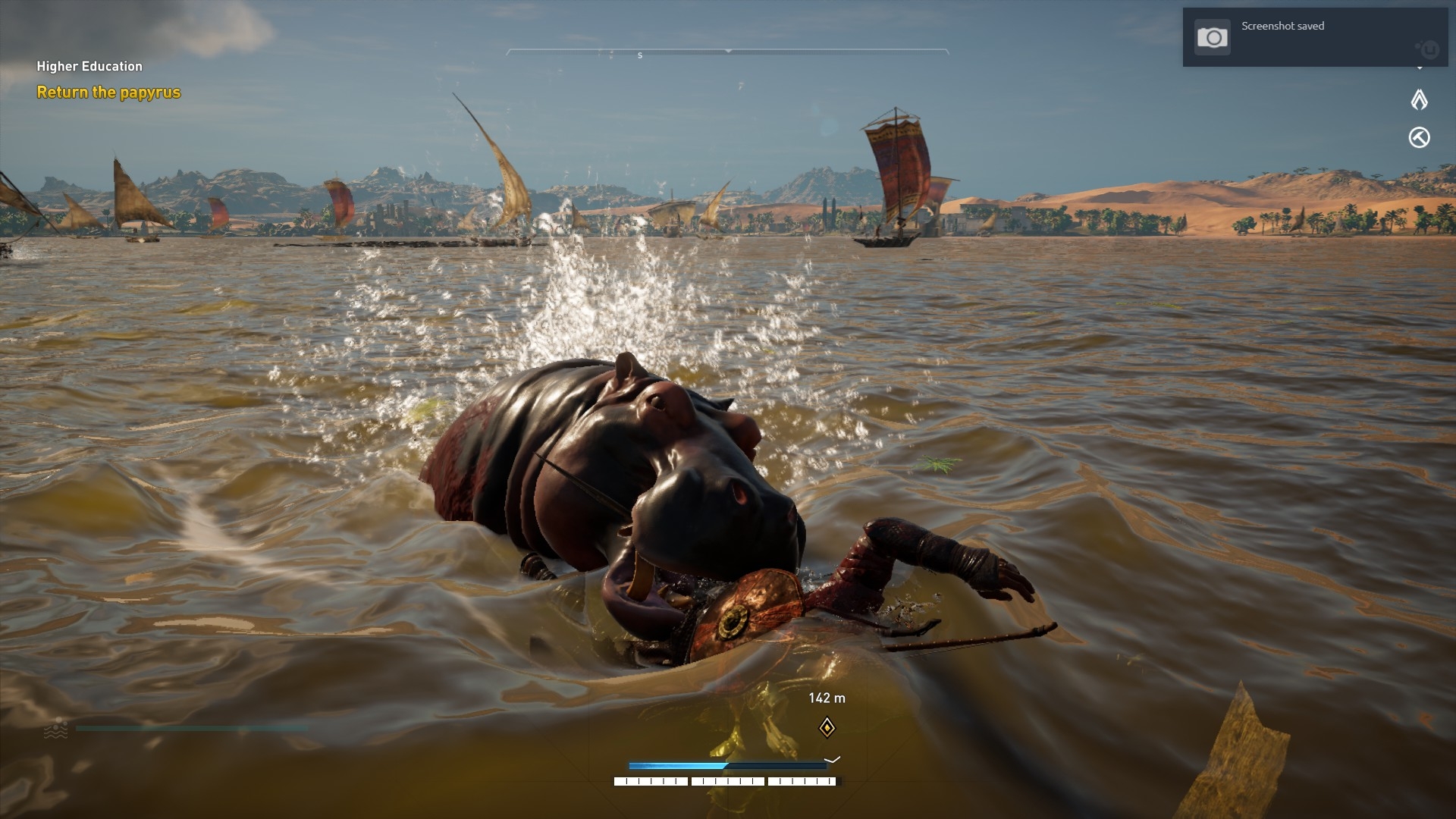1456x819 pixels.
Task: Click the compass bar heading strip
Action: [727, 52]
